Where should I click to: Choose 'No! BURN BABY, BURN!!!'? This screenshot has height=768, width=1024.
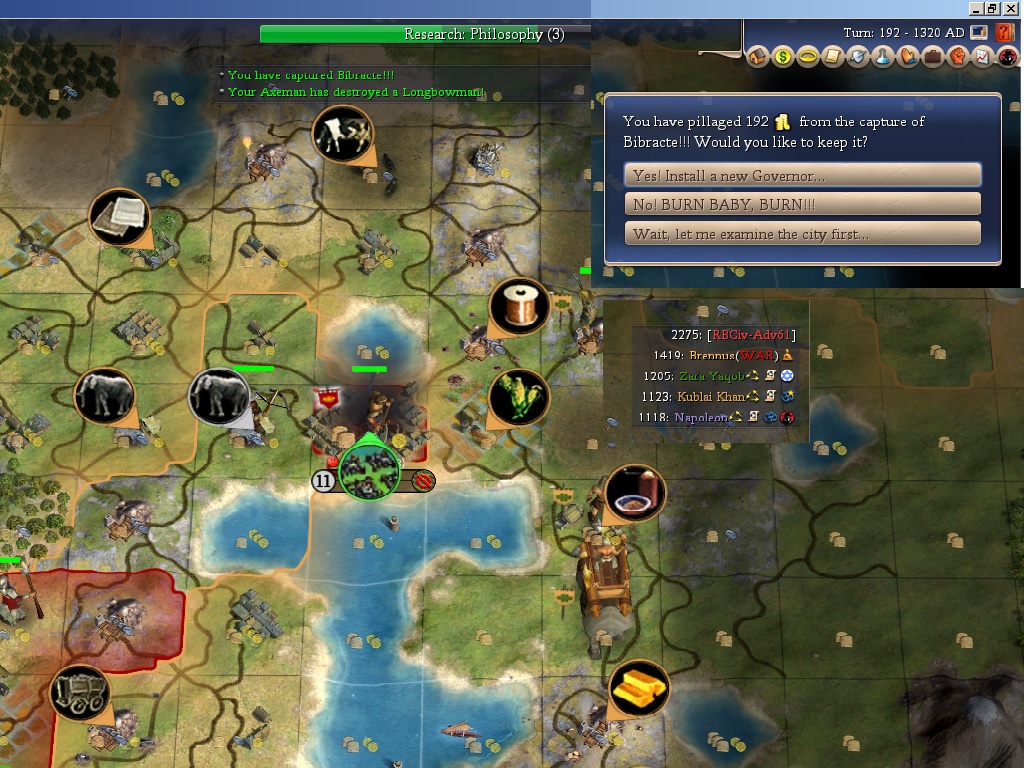tap(802, 204)
